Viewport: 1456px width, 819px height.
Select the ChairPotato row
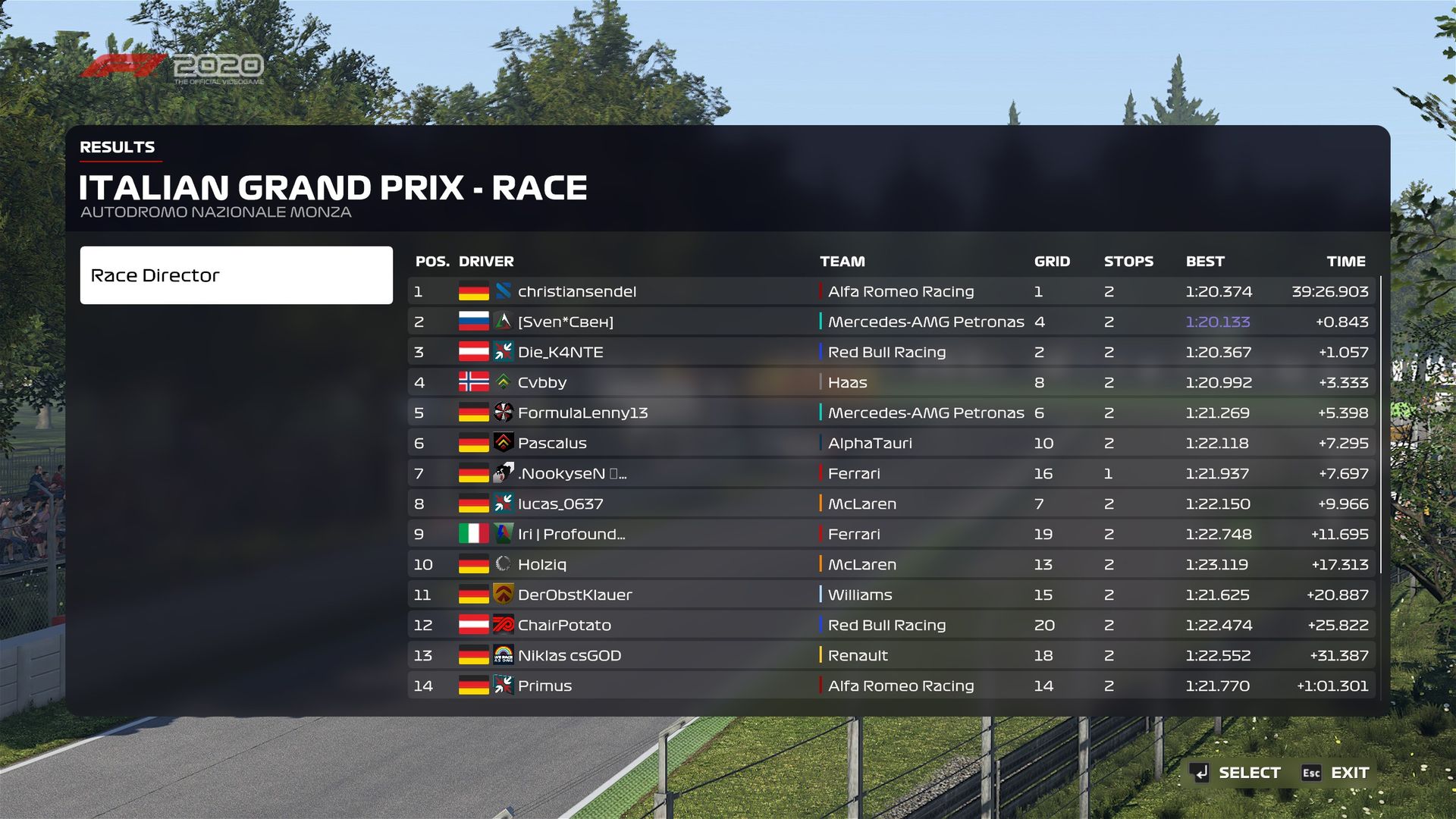click(891, 625)
